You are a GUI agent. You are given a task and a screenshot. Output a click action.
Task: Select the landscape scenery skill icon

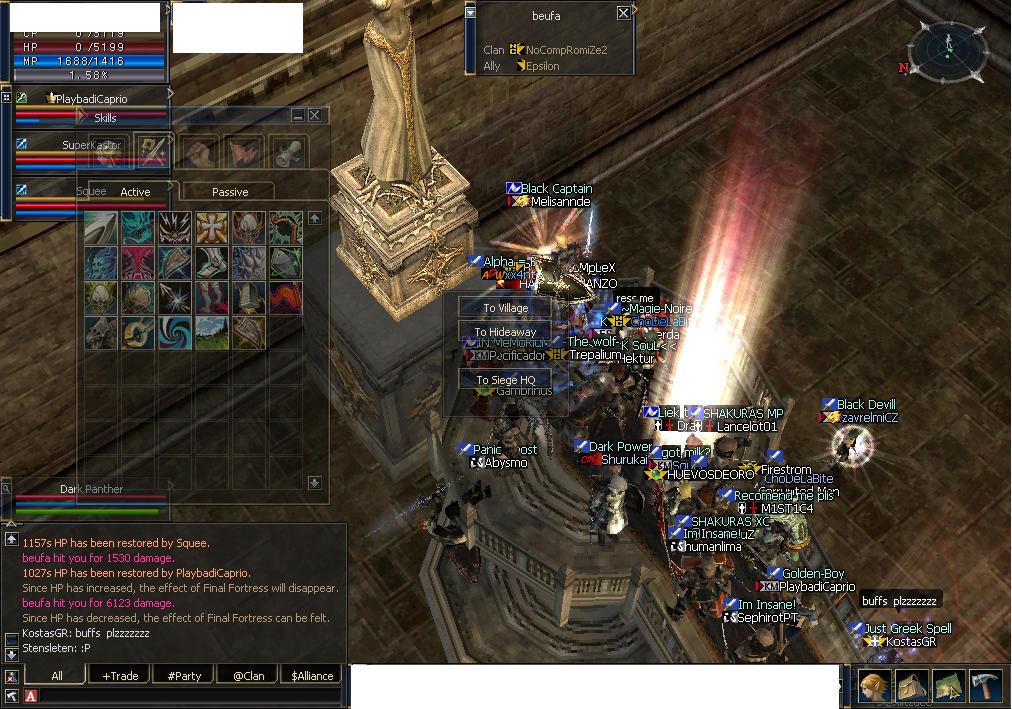coord(212,330)
